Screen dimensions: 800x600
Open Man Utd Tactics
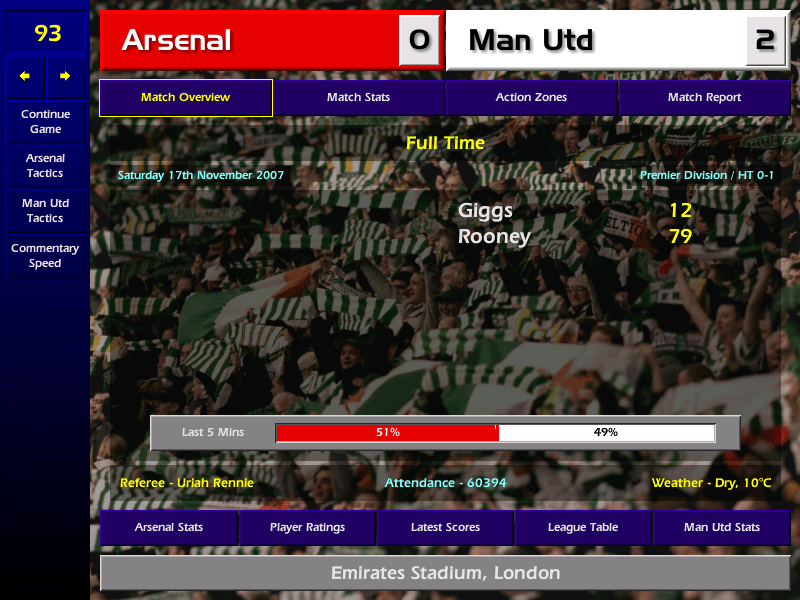(45, 211)
